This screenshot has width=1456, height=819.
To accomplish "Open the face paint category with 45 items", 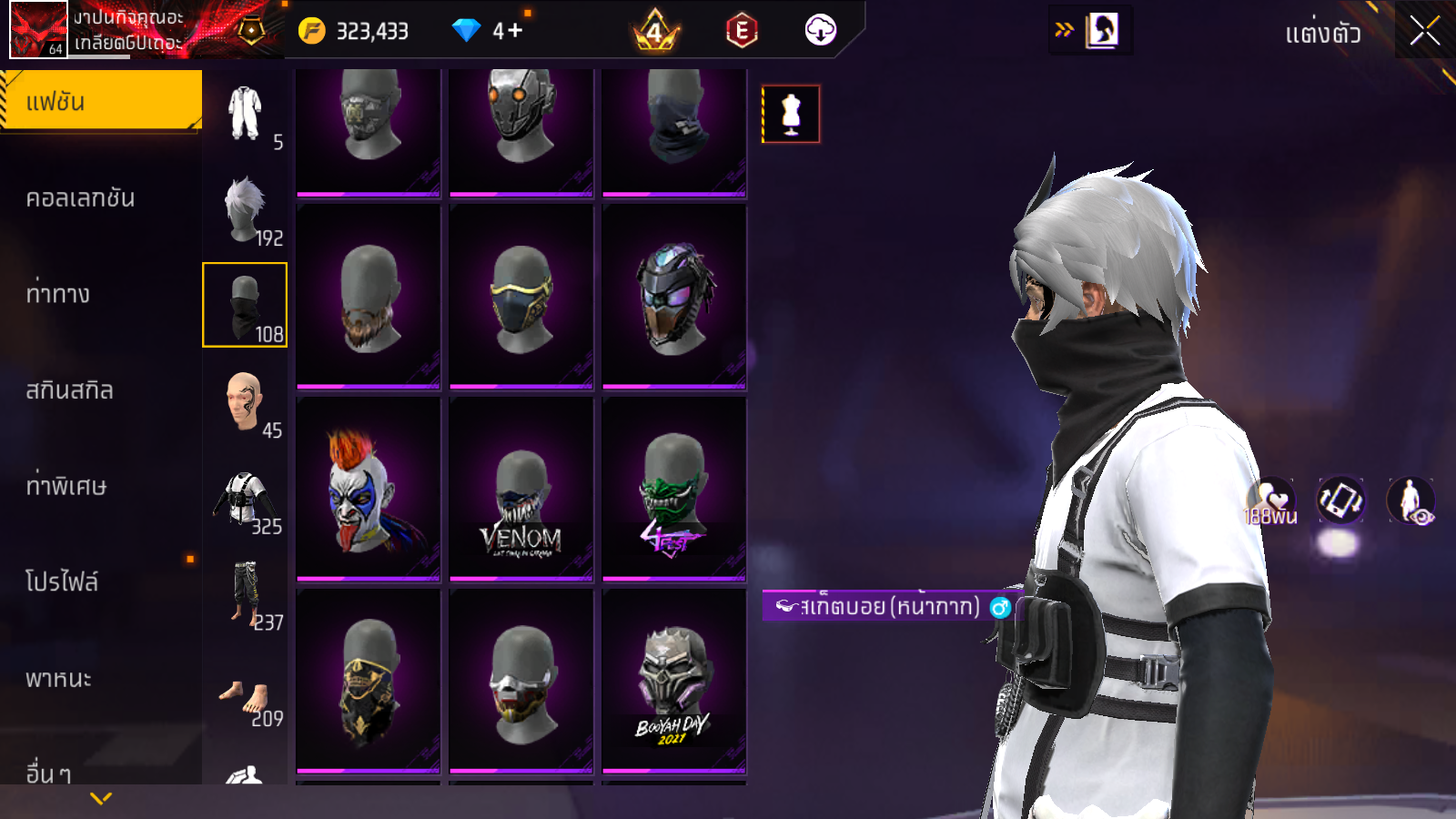I will [x=245, y=402].
